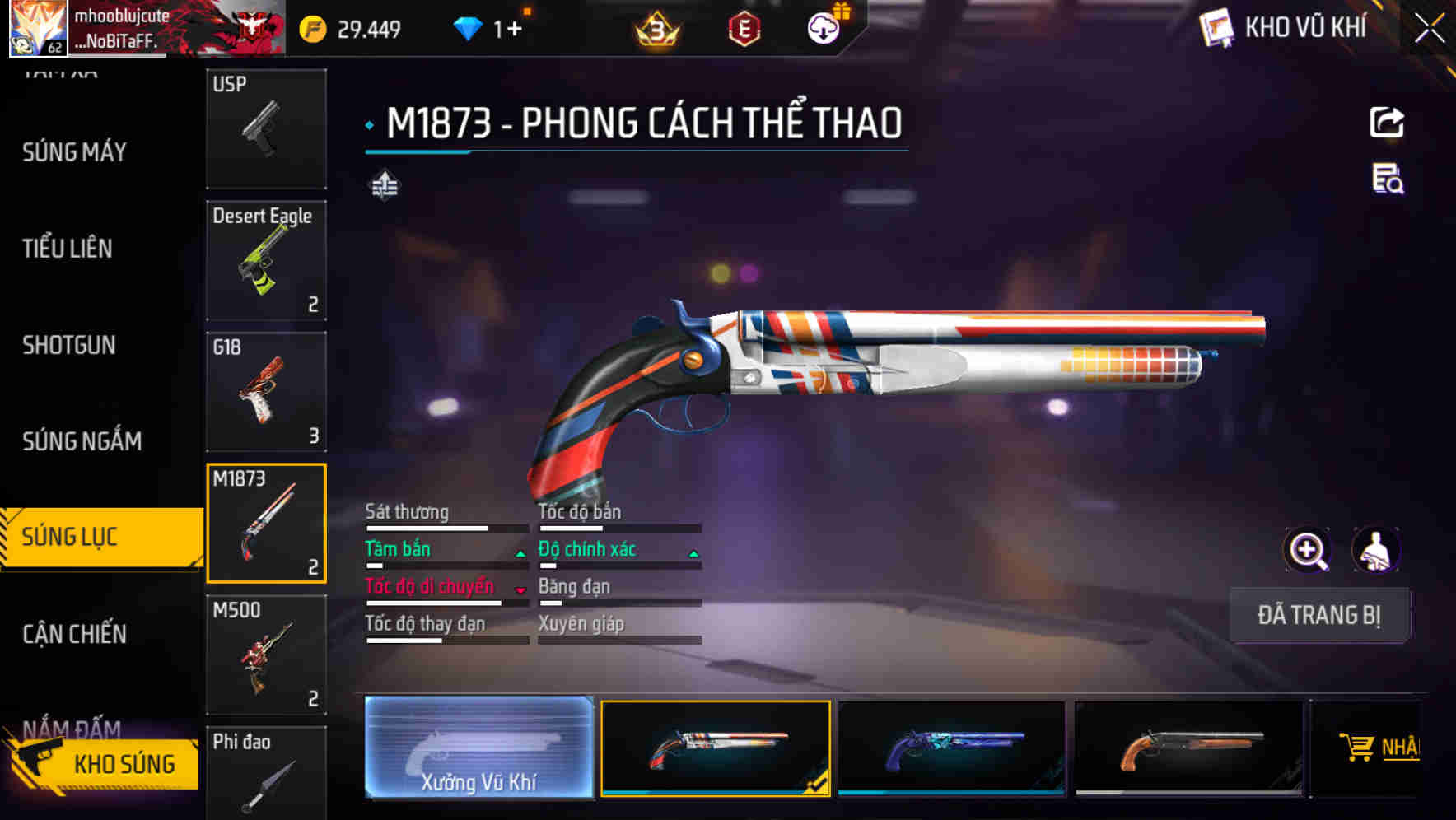Choose the default wooden M1873 skin
This screenshot has height=820, width=1456.
click(x=1188, y=748)
